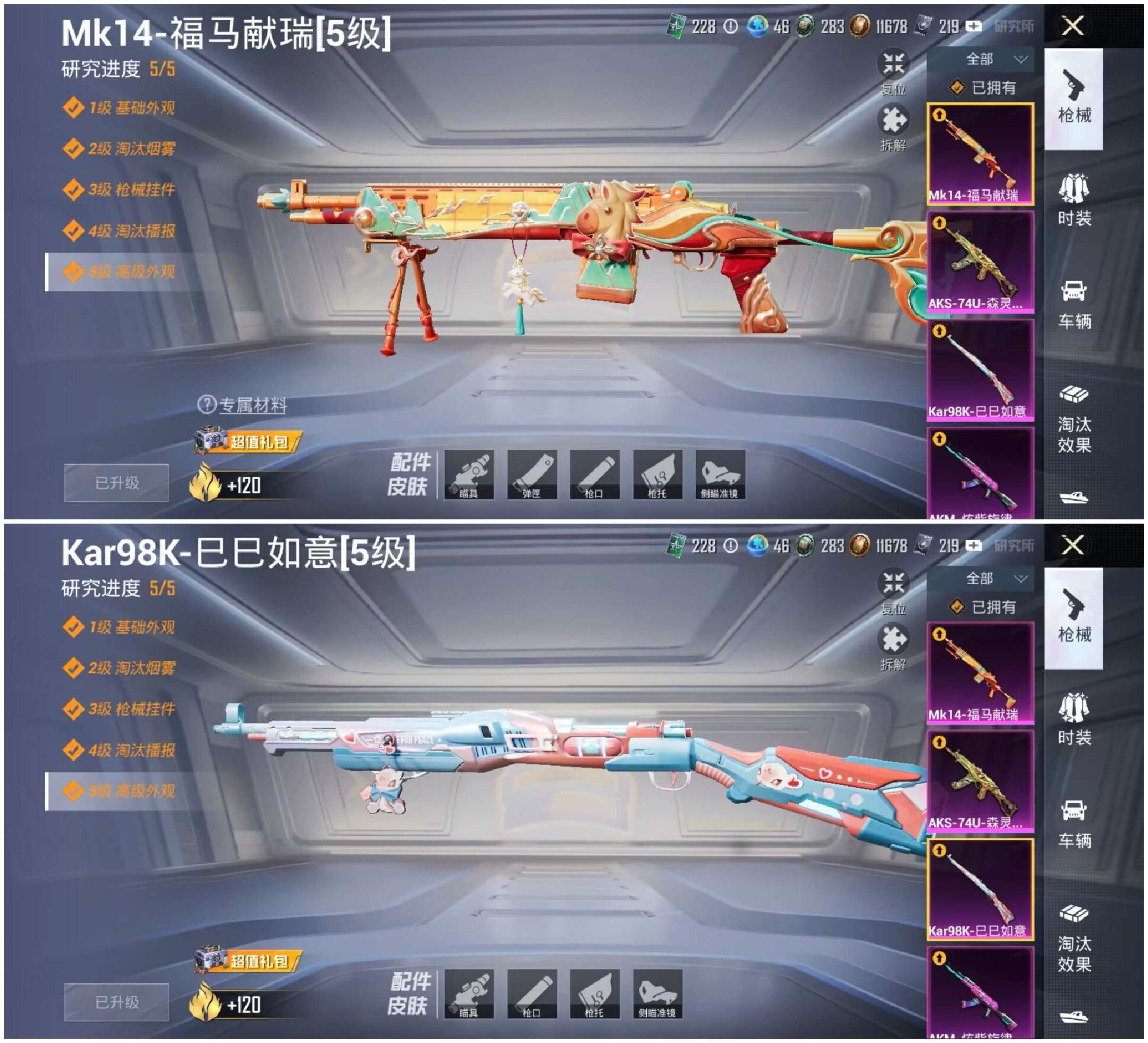This screenshot has width=1148, height=1043.
Task: Select 侧瞄准镜 skin slot on the Kar98K screen
Action: point(657,994)
